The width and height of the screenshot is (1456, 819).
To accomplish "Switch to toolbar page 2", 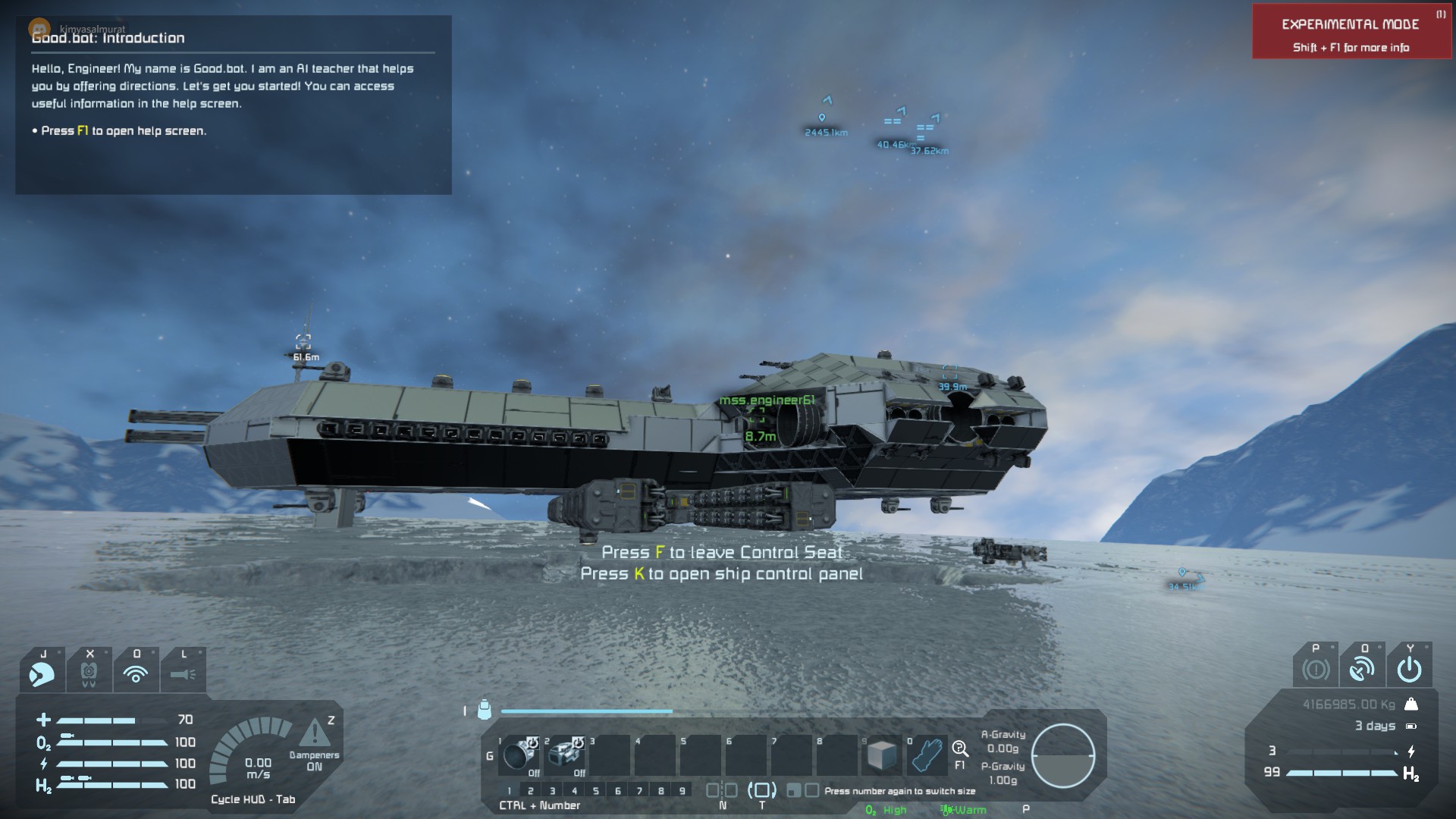I will (531, 791).
